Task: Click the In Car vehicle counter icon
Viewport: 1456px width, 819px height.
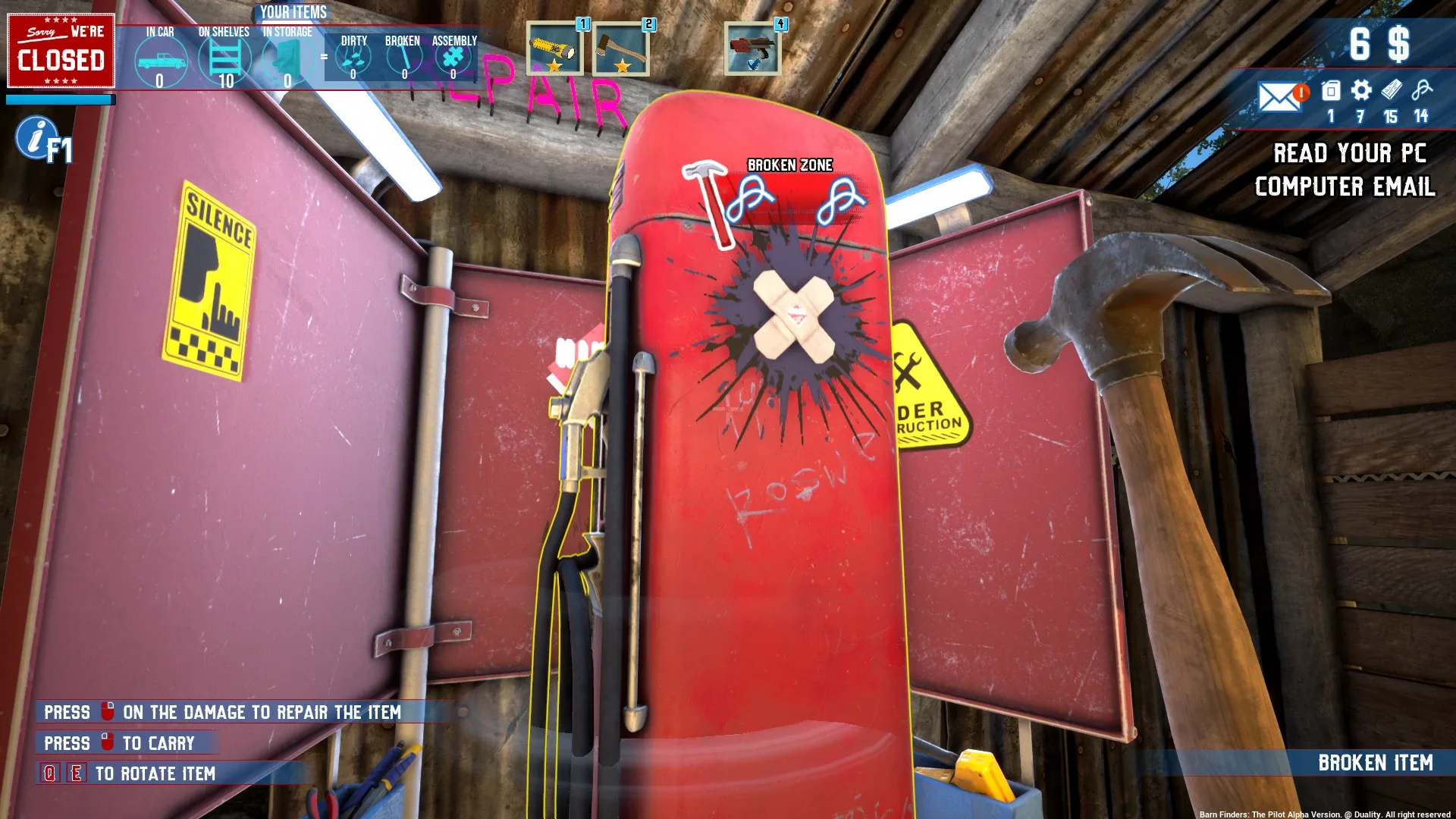Action: pos(160,59)
